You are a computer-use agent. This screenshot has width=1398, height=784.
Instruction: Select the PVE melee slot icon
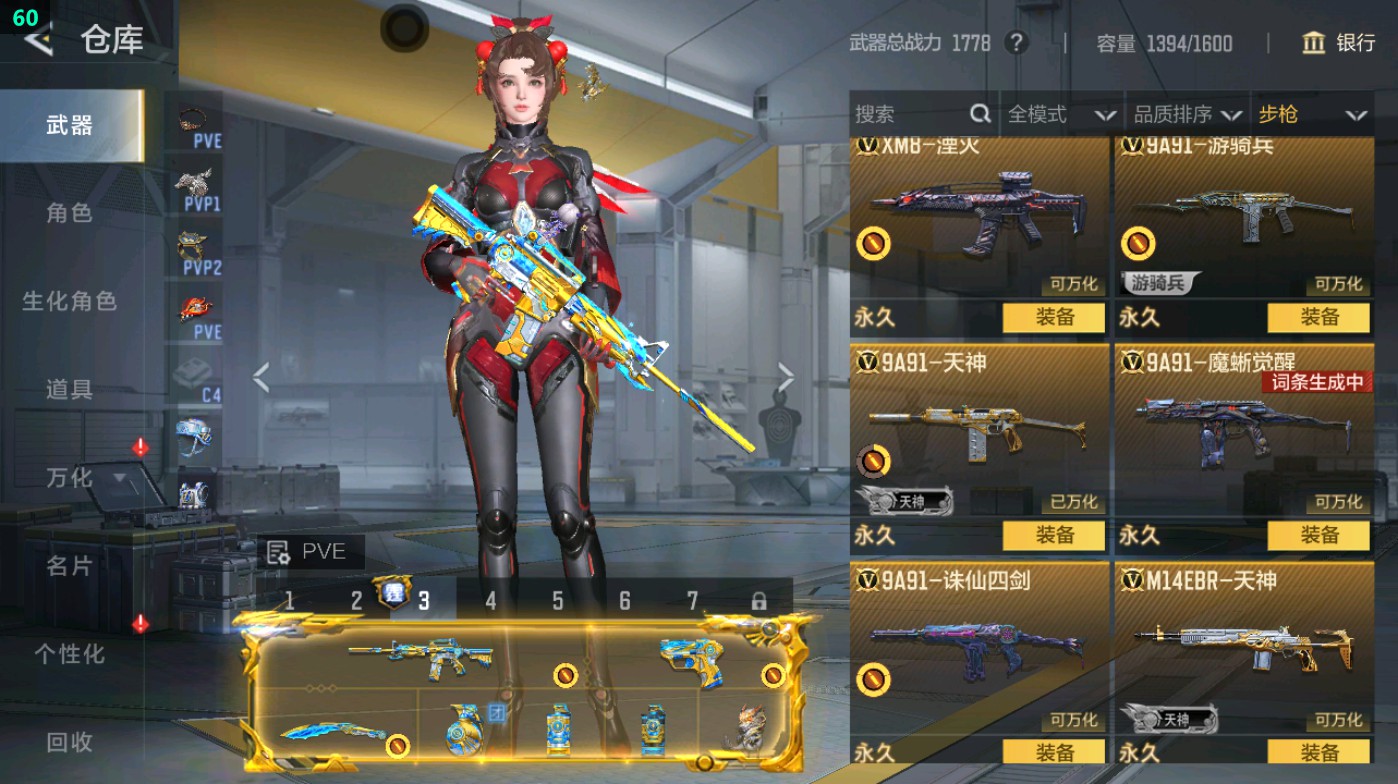tap(198, 306)
